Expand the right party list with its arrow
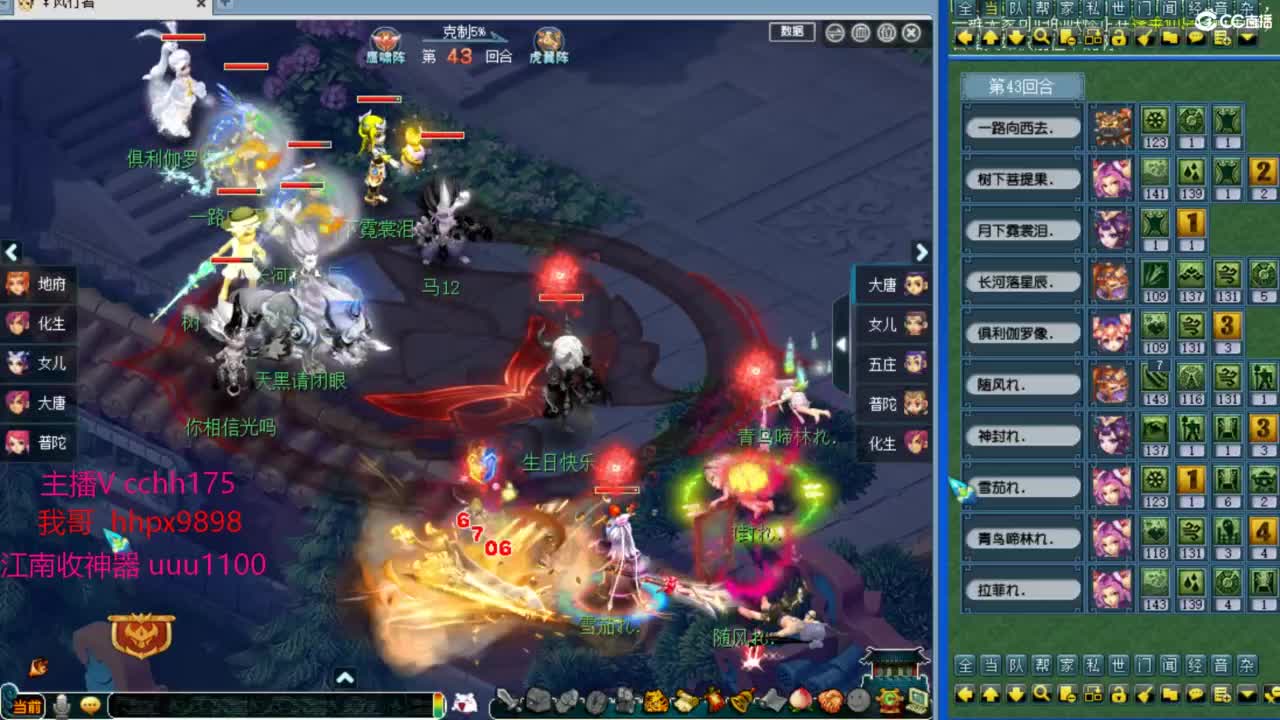 click(922, 253)
